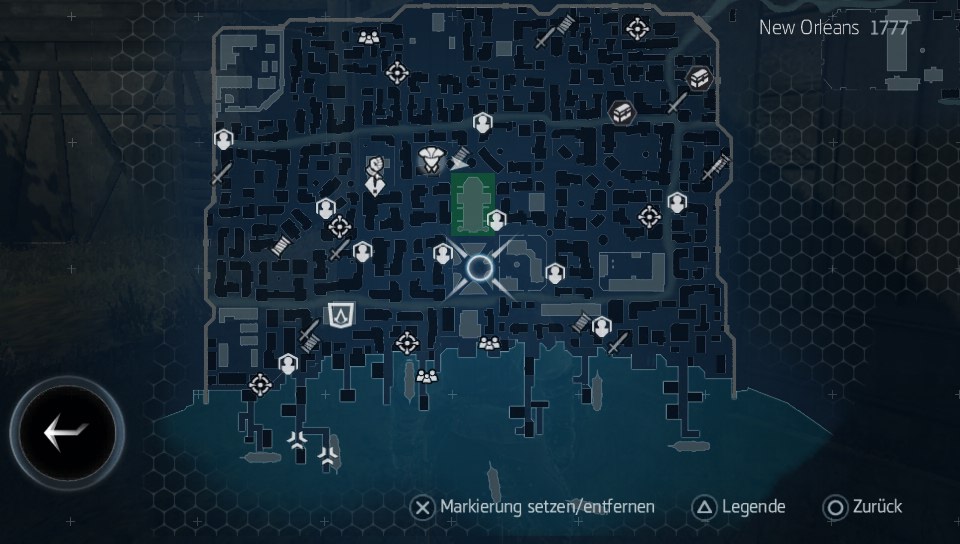Open the Legende map legend
Image resolution: width=960 pixels, height=544 pixels.
pos(739,507)
